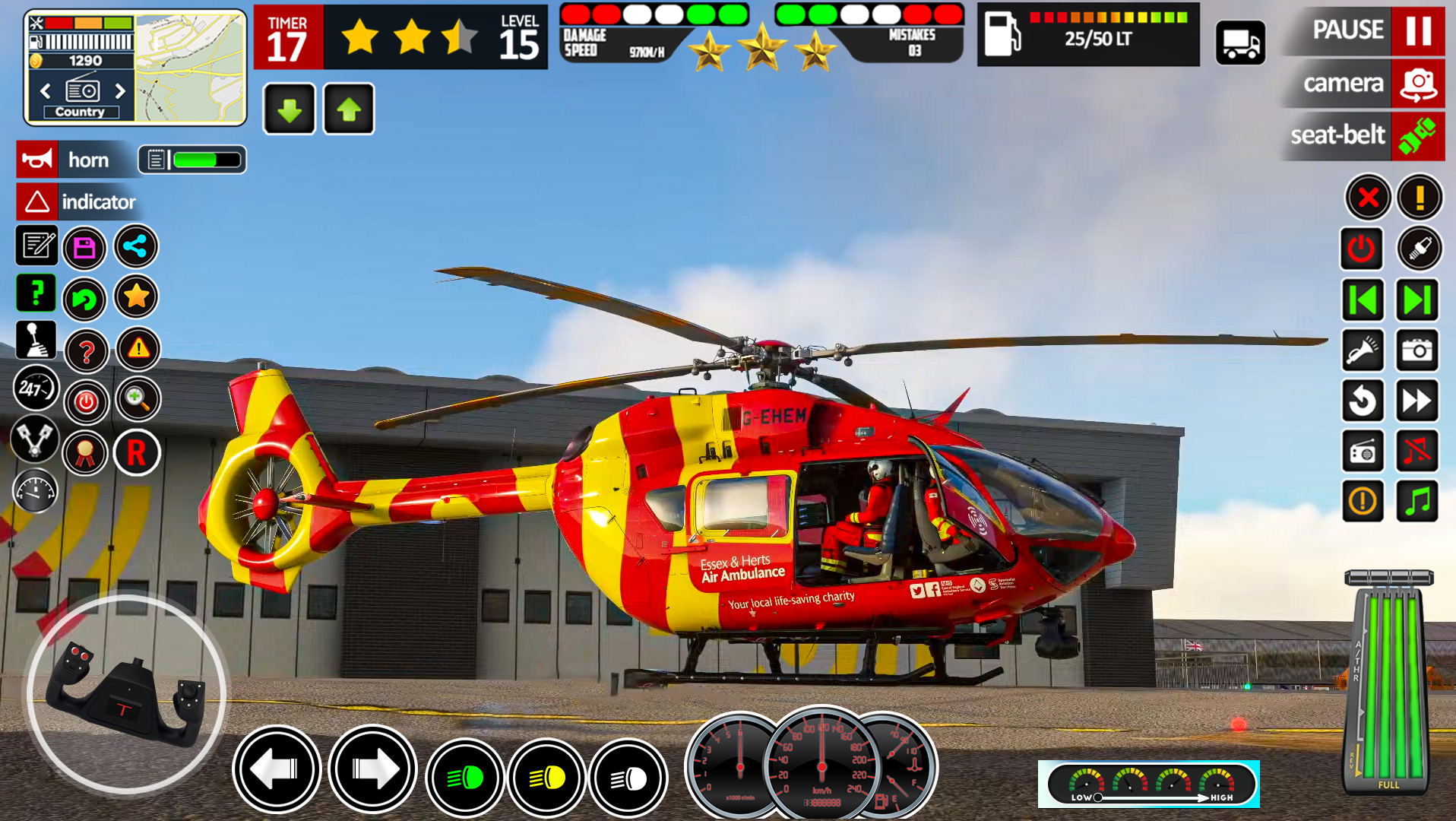Open the blue share icon
Viewport: 1456px width, 821px height.
[x=136, y=246]
